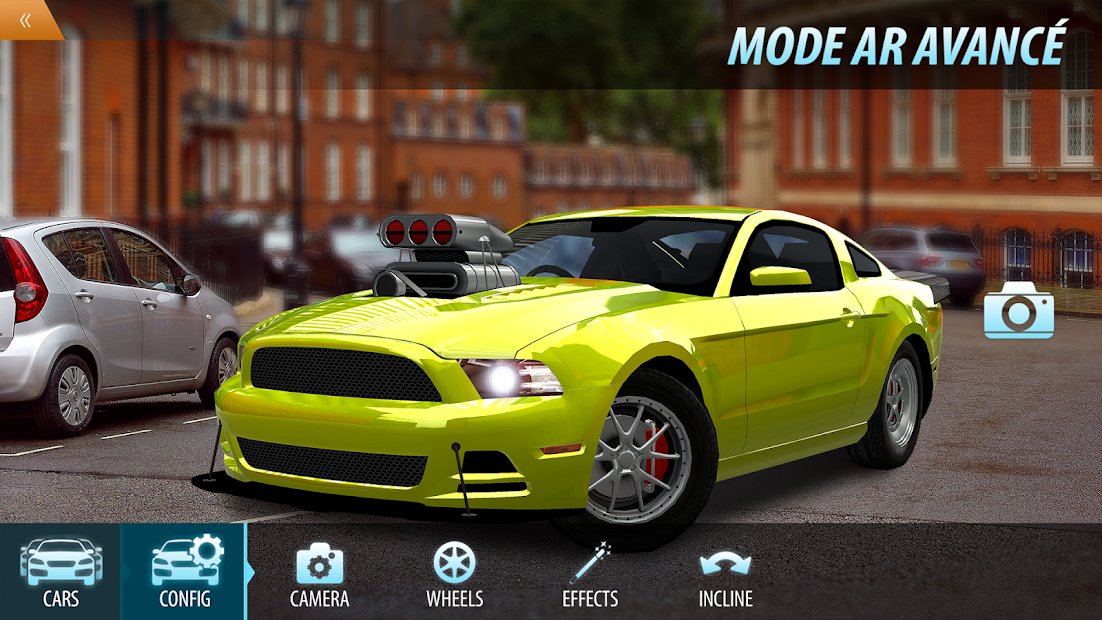Select the Incline option
1102x620 pixels.
point(725,574)
